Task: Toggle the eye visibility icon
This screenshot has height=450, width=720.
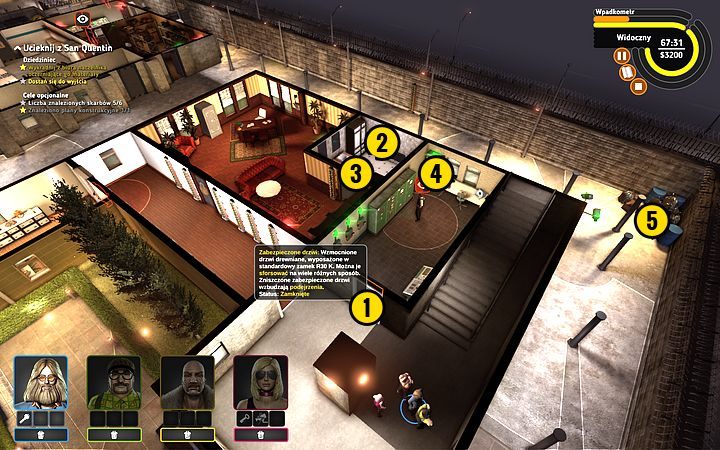Action: 83,17
